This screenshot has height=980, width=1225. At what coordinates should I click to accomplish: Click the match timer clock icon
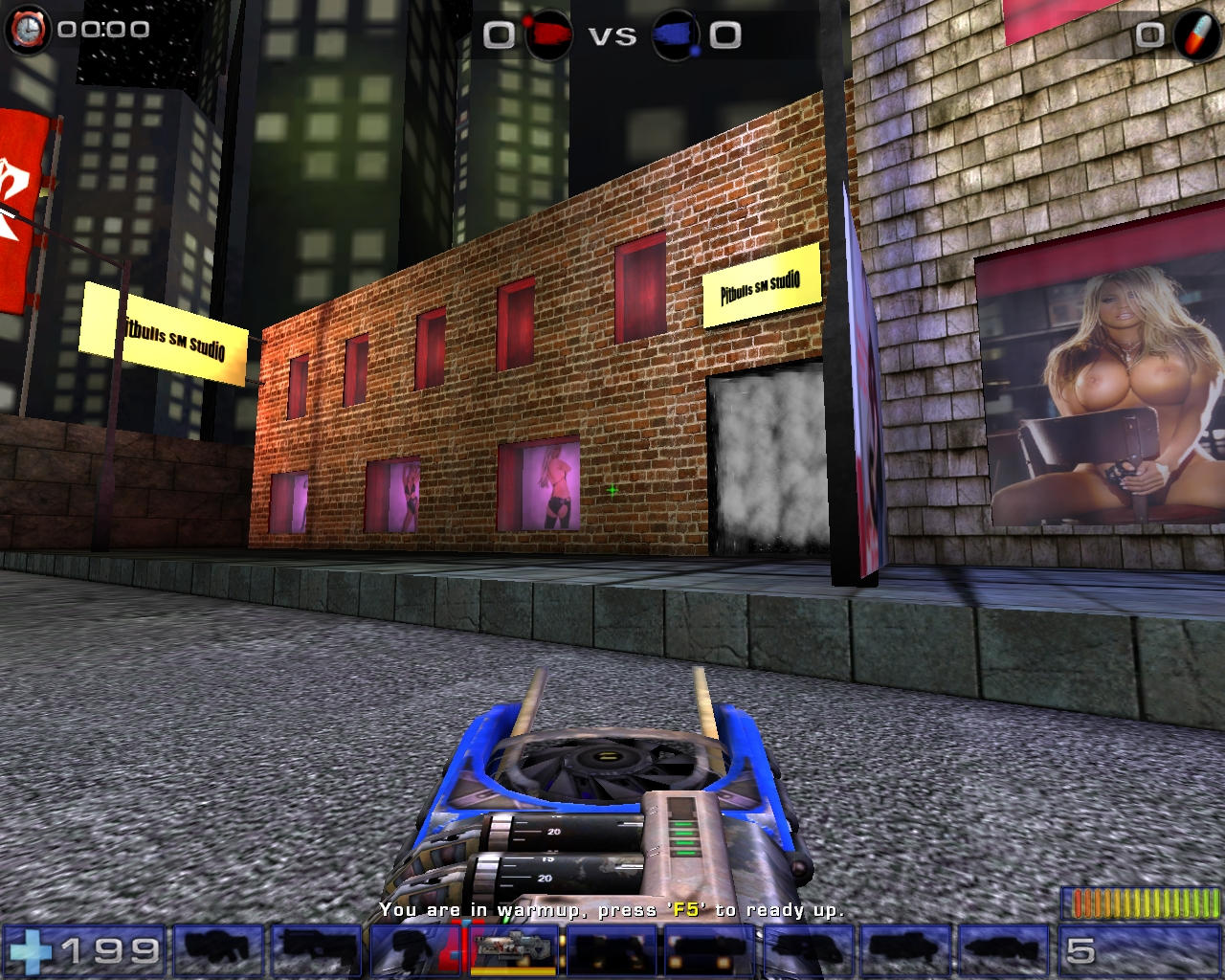(x=29, y=29)
